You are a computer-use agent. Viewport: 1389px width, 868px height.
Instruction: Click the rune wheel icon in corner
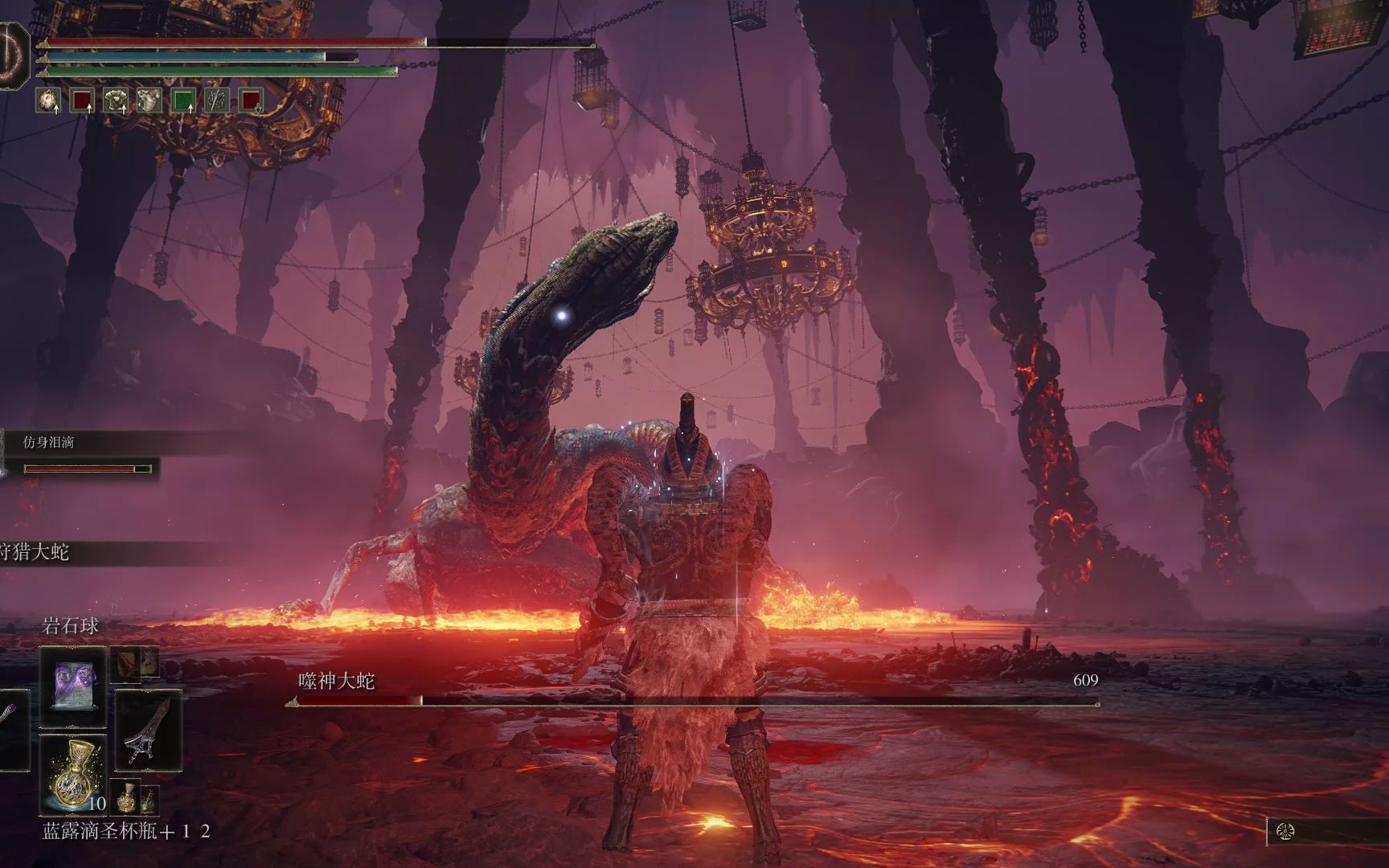1285,831
